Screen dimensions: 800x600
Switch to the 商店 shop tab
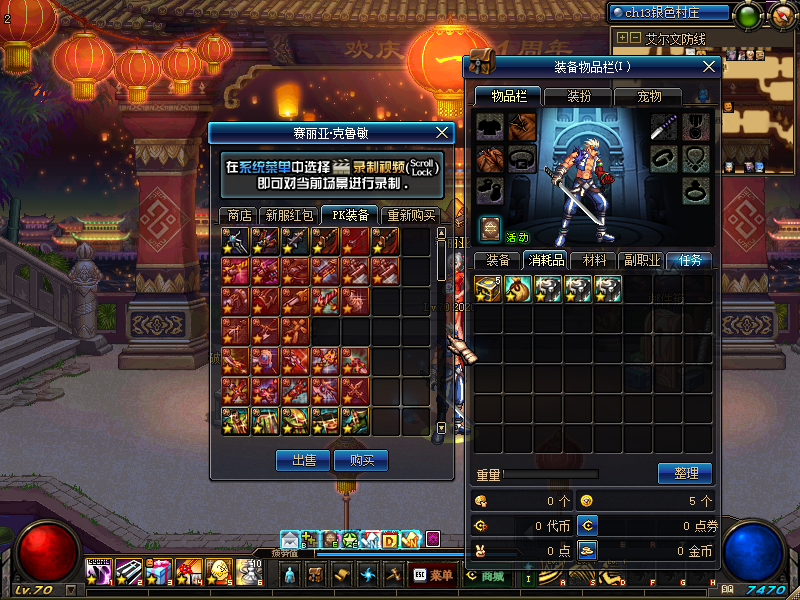click(x=239, y=215)
